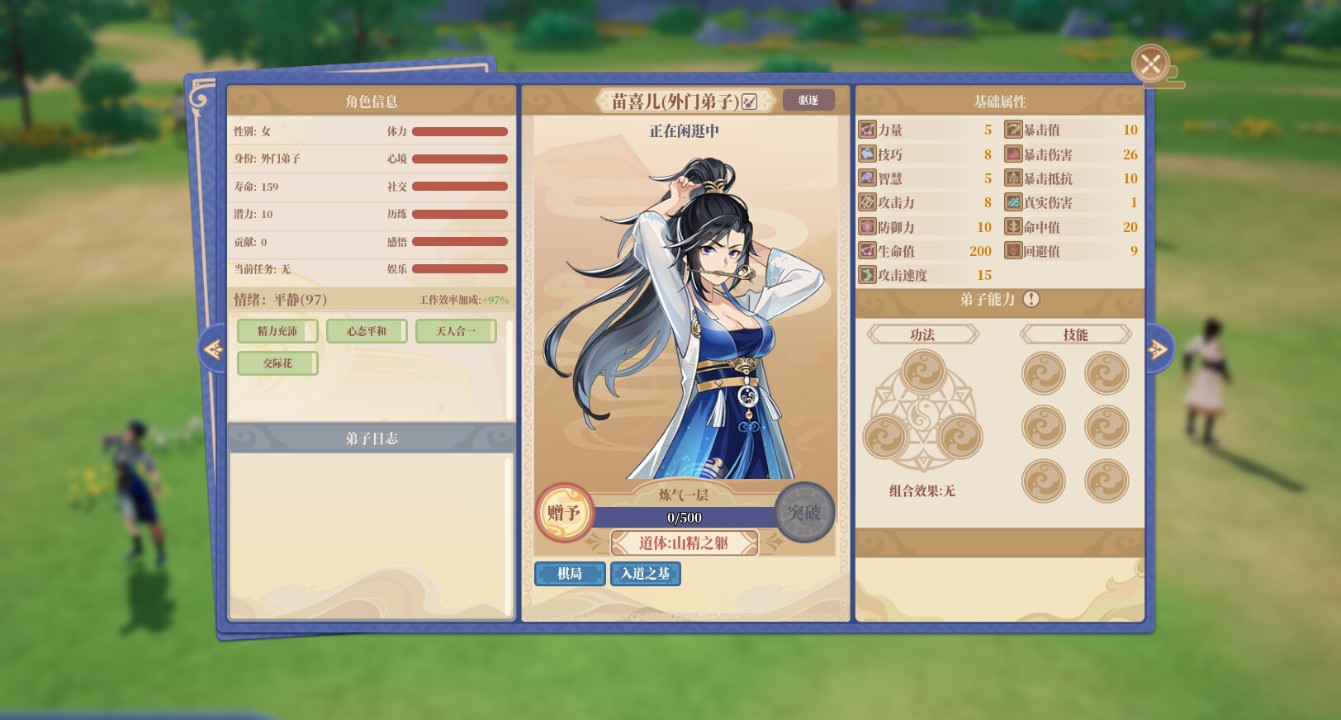Open the 棋局 chess button
The image size is (1341, 720).
(x=569, y=573)
